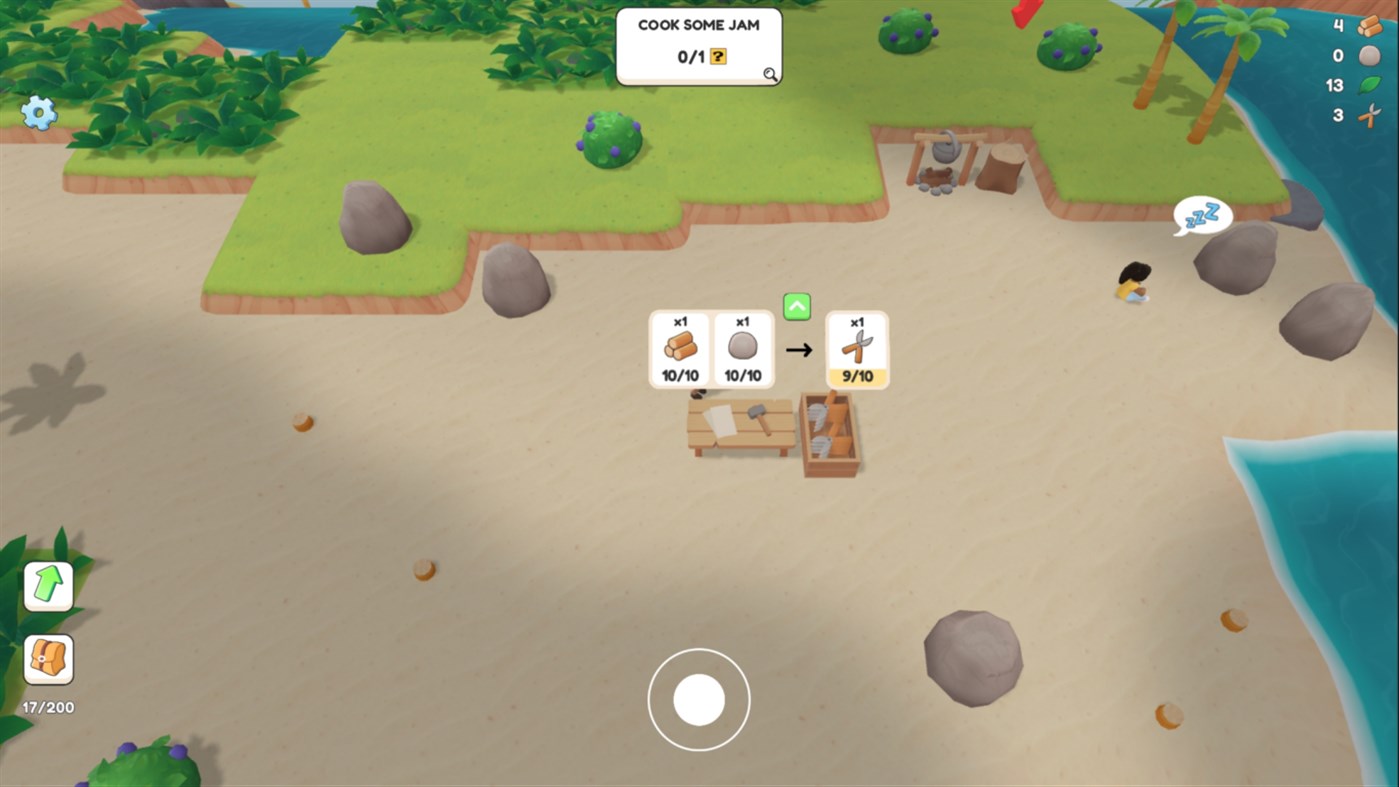Toggle the recipe panel arrow above the workbench
This screenshot has width=1399, height=787.
point(795,306)
